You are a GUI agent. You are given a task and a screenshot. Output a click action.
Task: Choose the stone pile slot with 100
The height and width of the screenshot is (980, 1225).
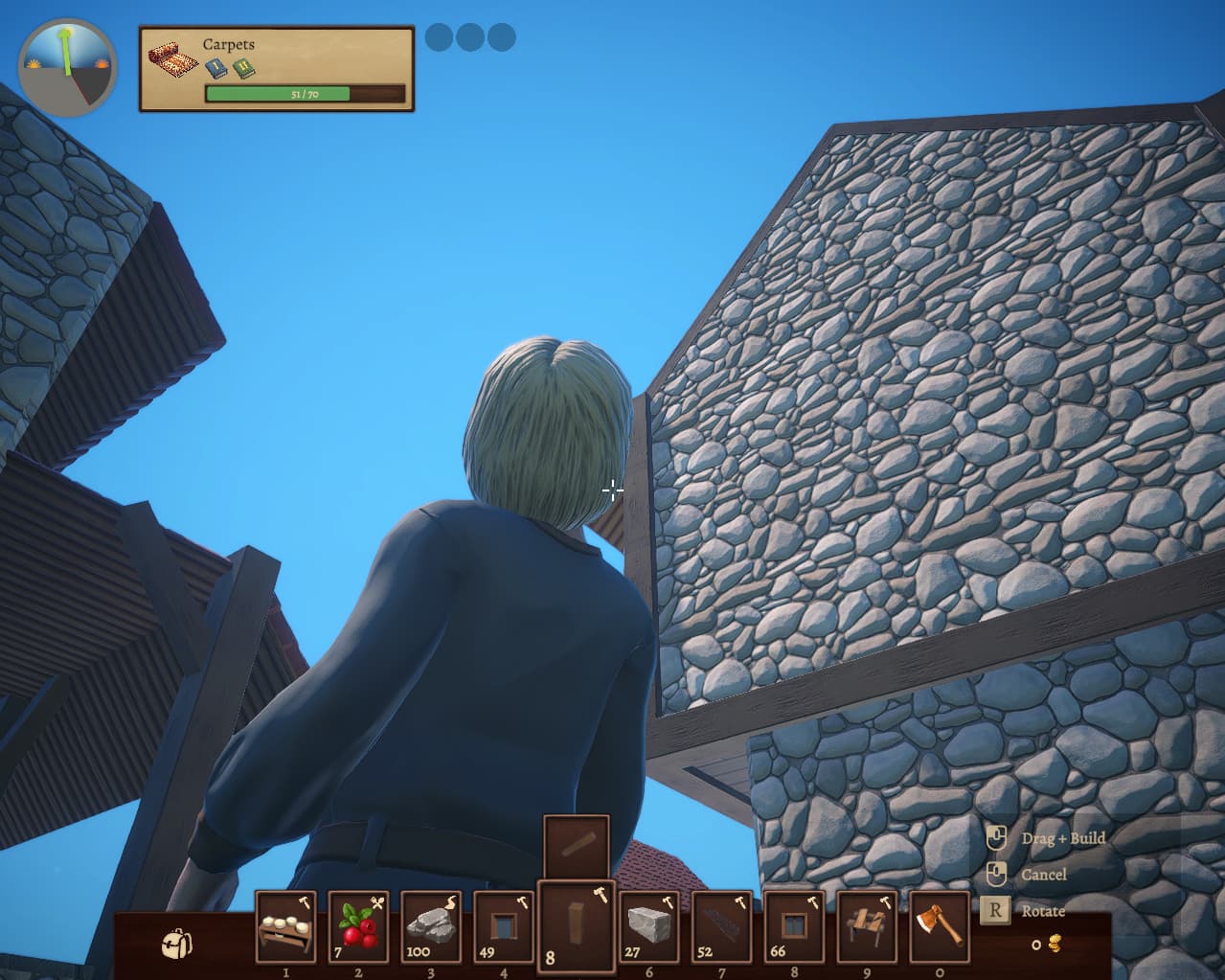[431, 927]
